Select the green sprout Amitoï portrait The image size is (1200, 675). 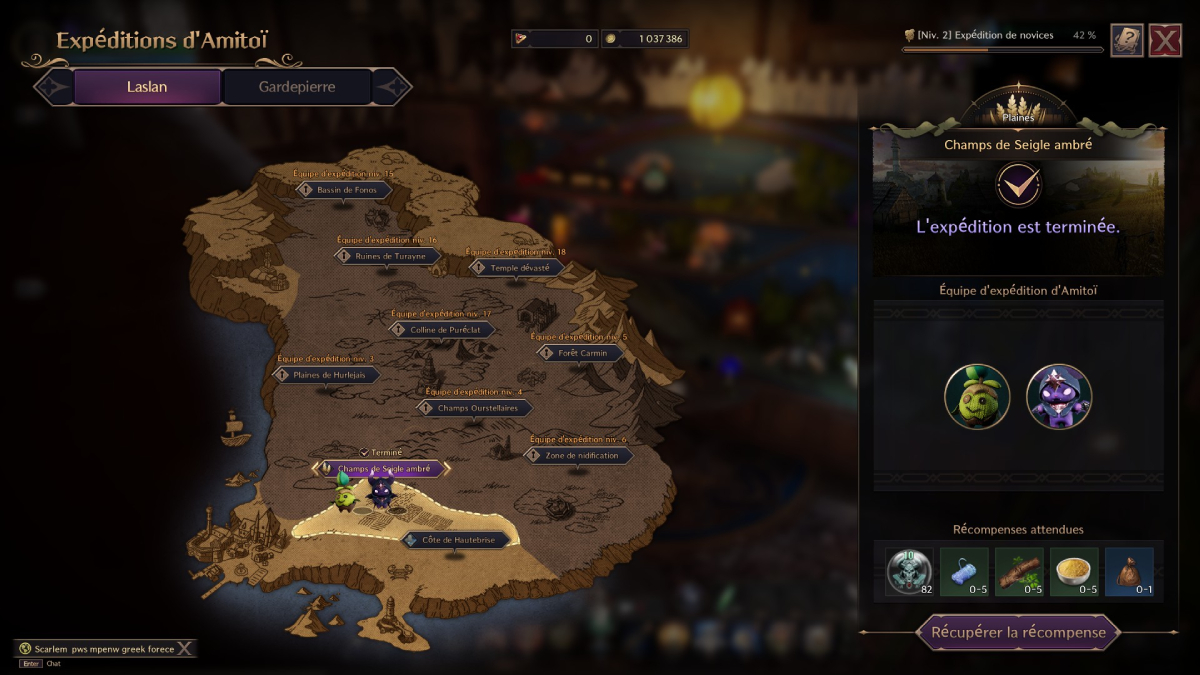[x=977, y=396]
